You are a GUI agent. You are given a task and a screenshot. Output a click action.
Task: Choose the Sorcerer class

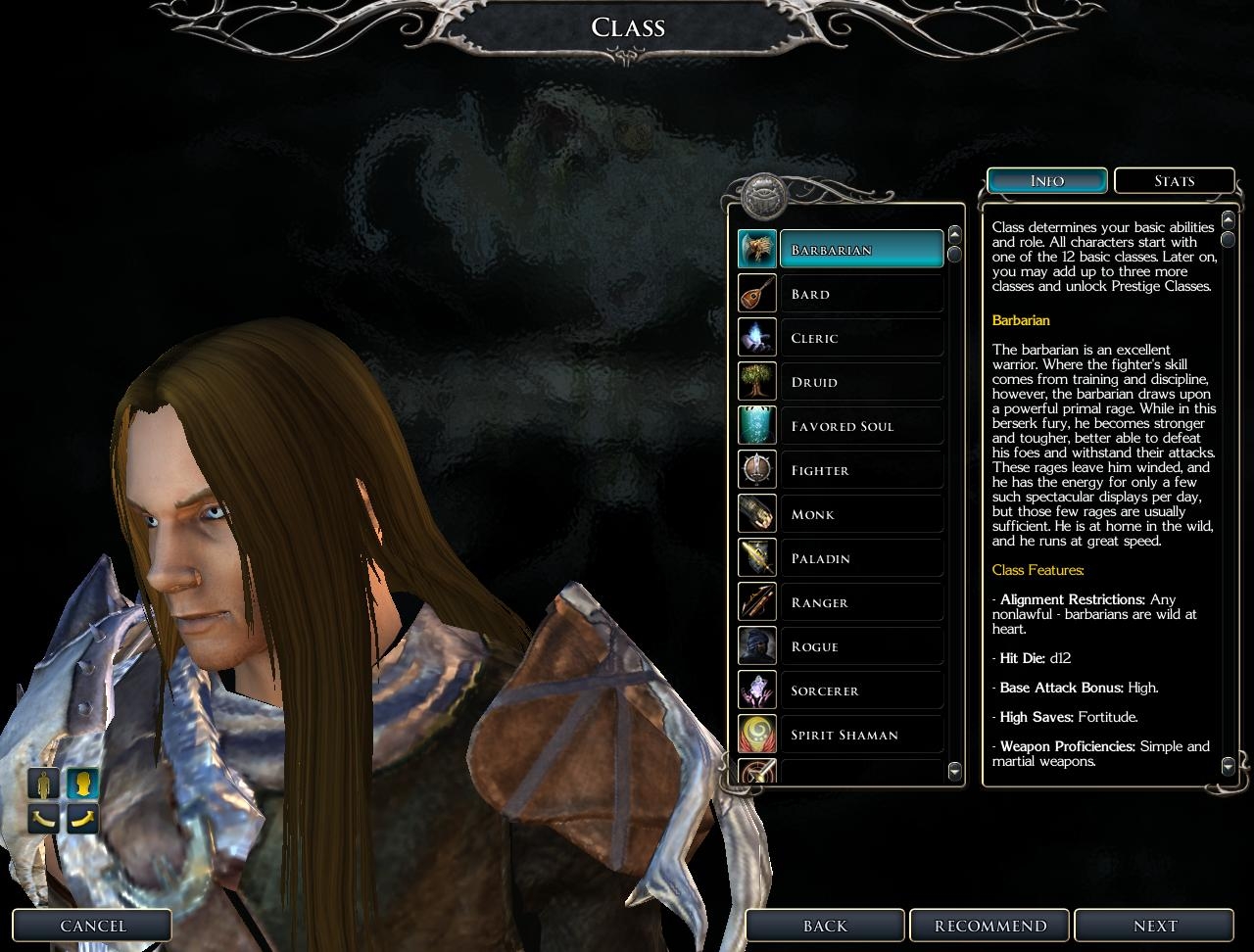[x=860, y=690]
